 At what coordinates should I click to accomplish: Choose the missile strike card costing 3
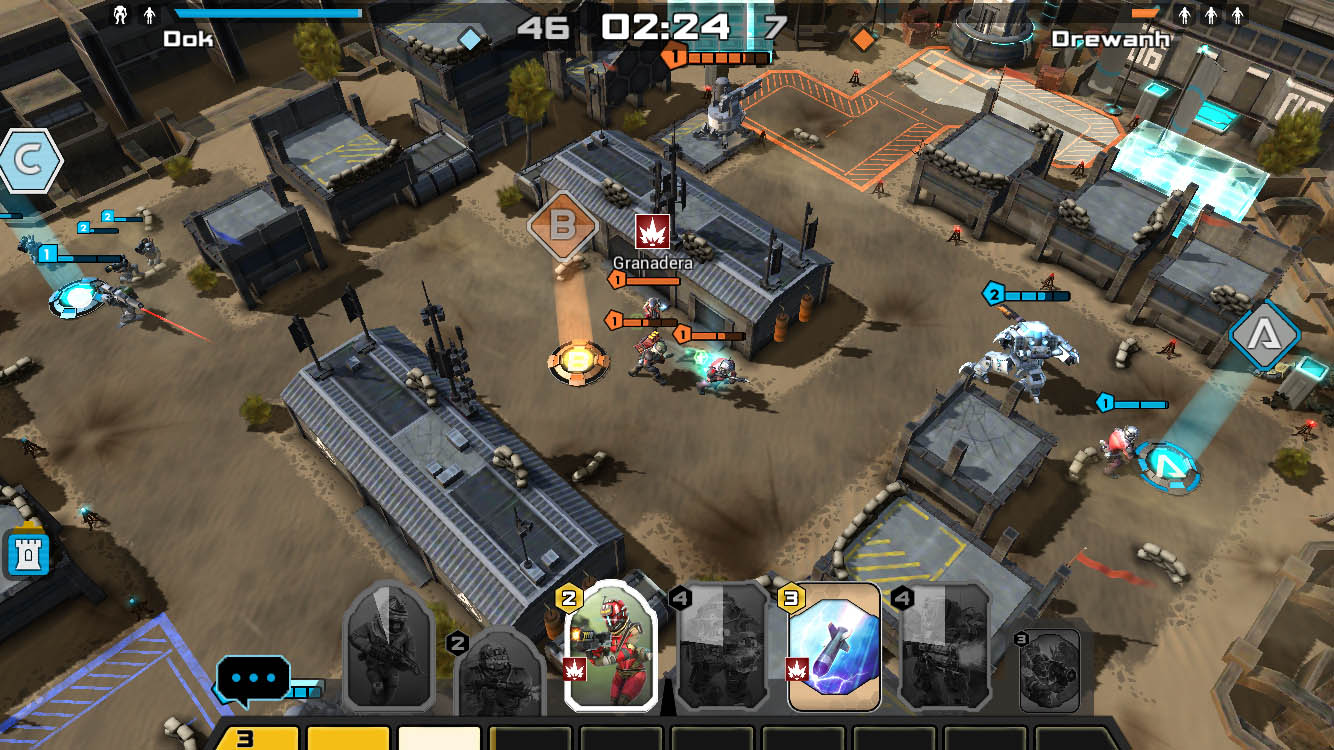833,647
